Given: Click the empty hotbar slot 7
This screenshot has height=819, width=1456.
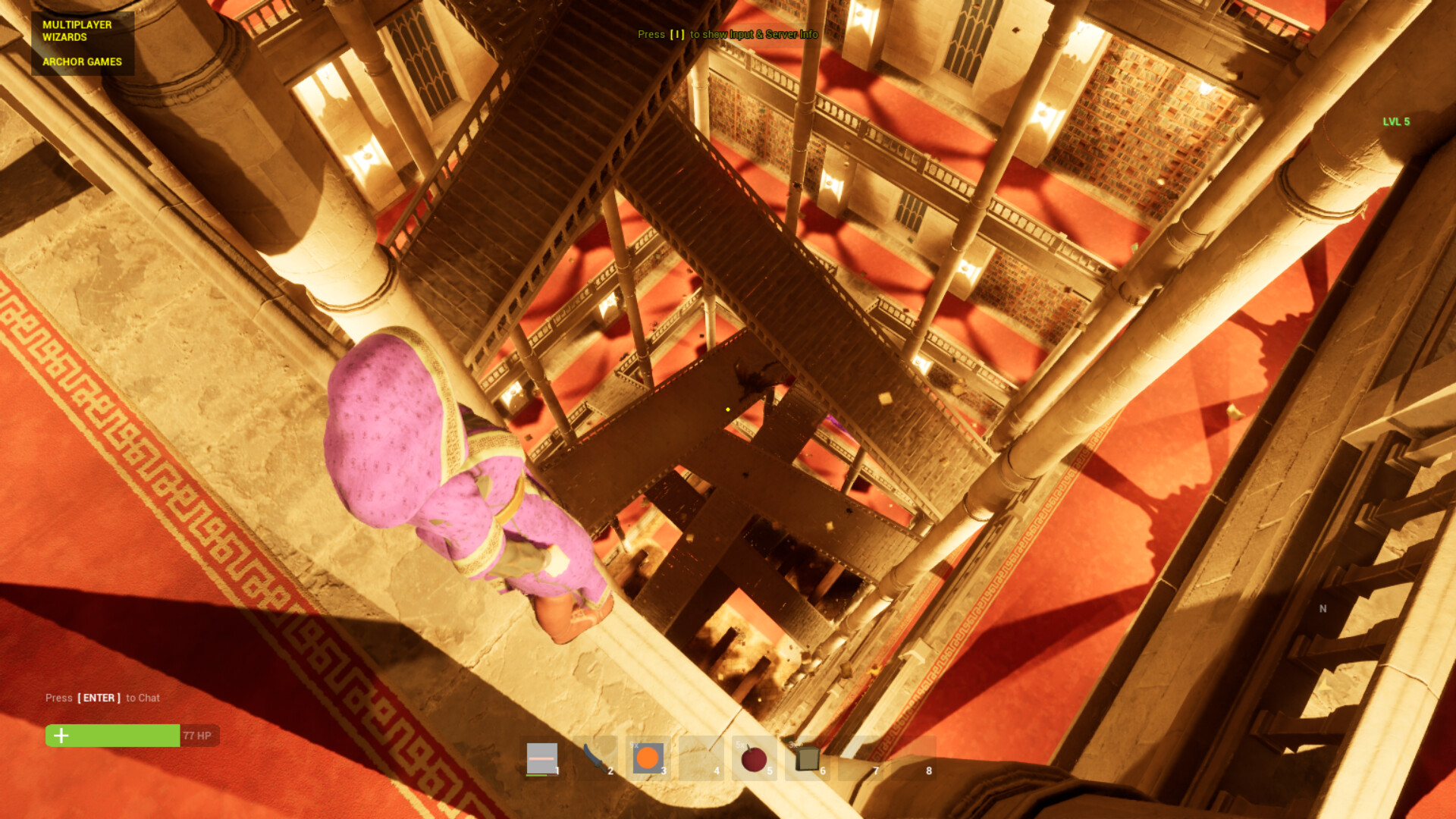Looking at the screenshot, I should coord(861,758).
